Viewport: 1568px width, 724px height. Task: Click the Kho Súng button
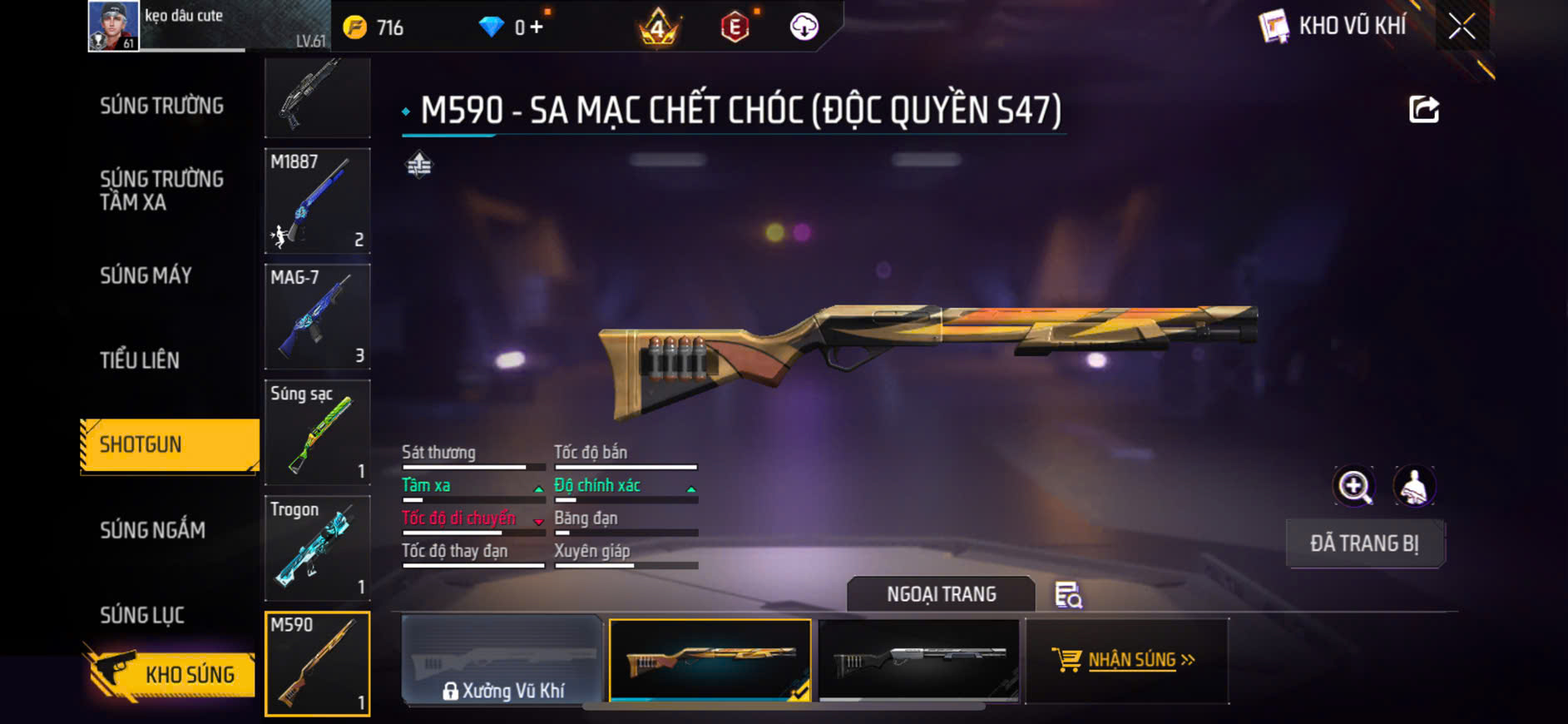171,674
